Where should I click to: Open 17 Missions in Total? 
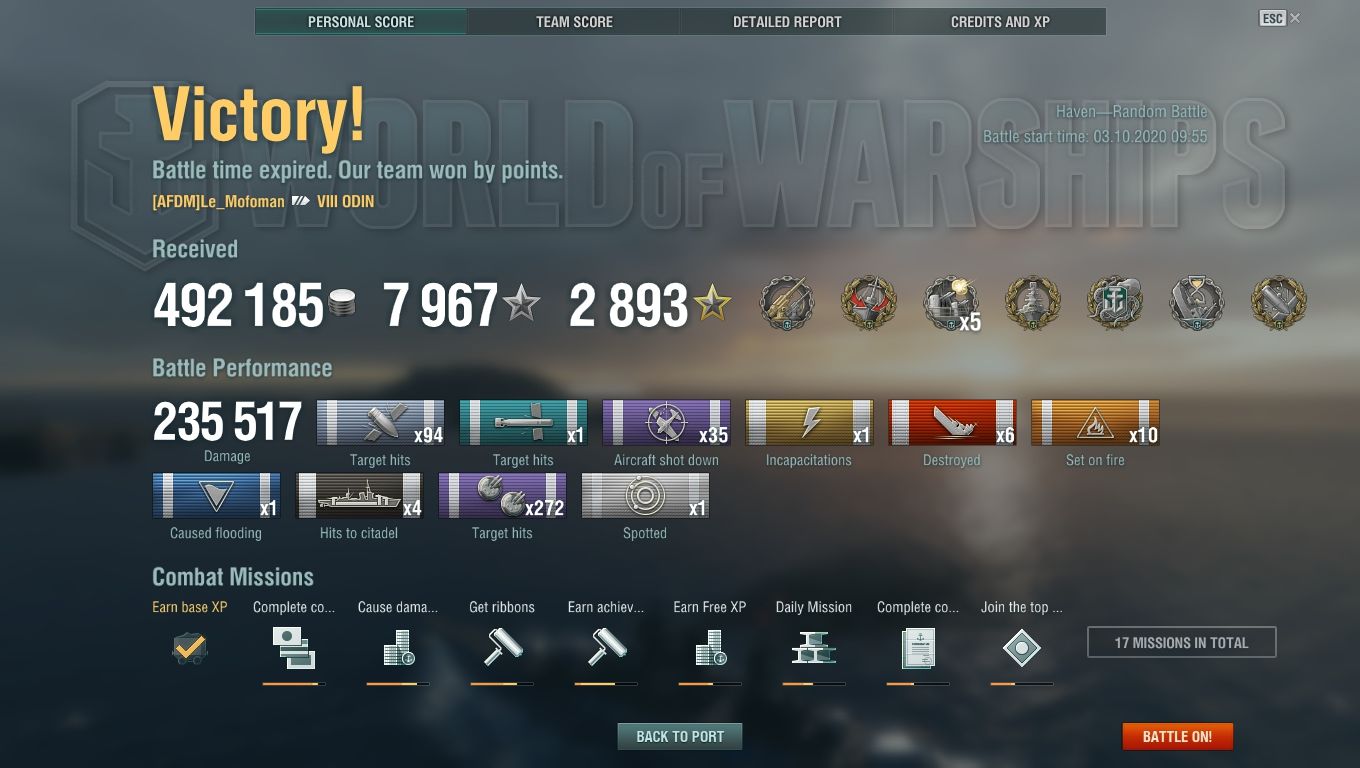pyautogui.click(x=1181, y=642)
